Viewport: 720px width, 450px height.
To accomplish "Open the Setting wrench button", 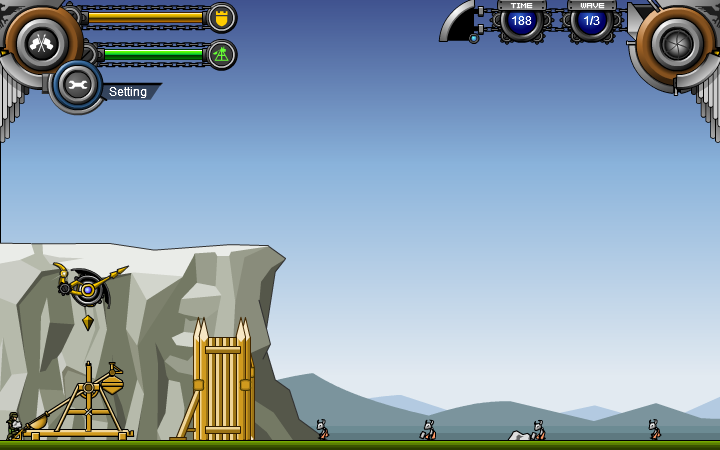I will coord(77,85).
